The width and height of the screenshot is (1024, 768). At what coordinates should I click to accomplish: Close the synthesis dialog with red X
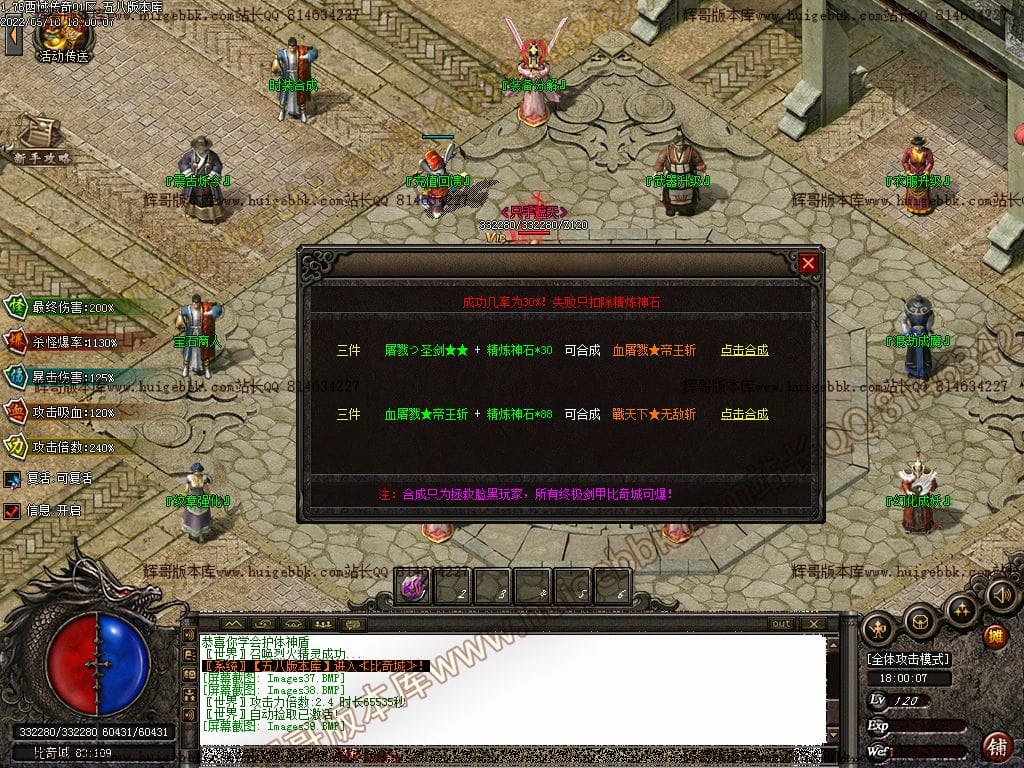(809, 263)
